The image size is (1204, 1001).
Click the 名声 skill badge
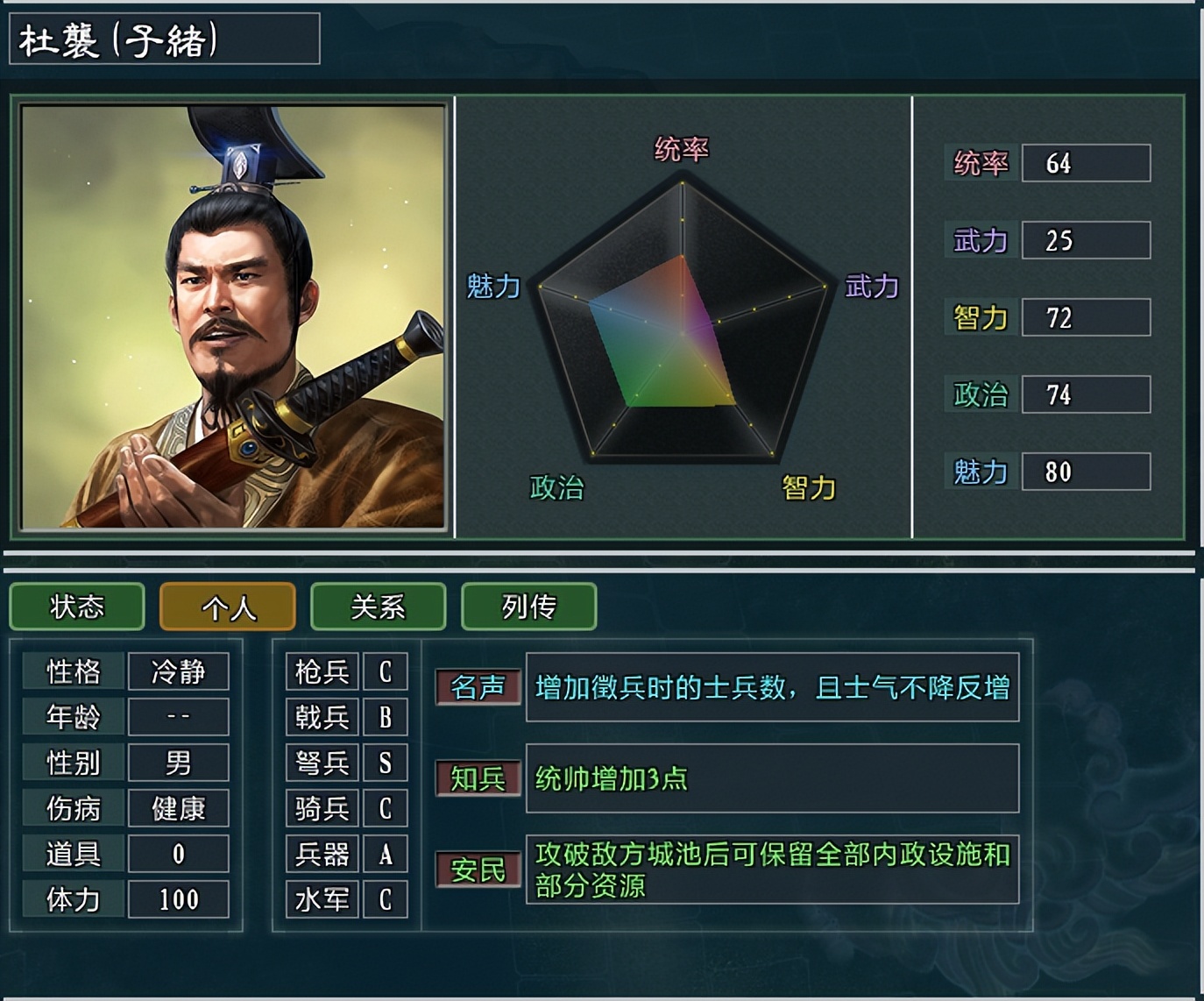click(x=478, y=689)
